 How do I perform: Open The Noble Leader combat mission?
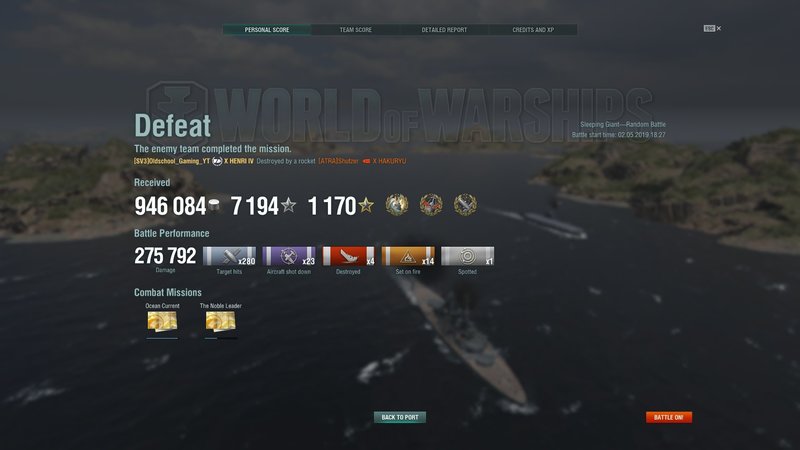coord(221,321)
